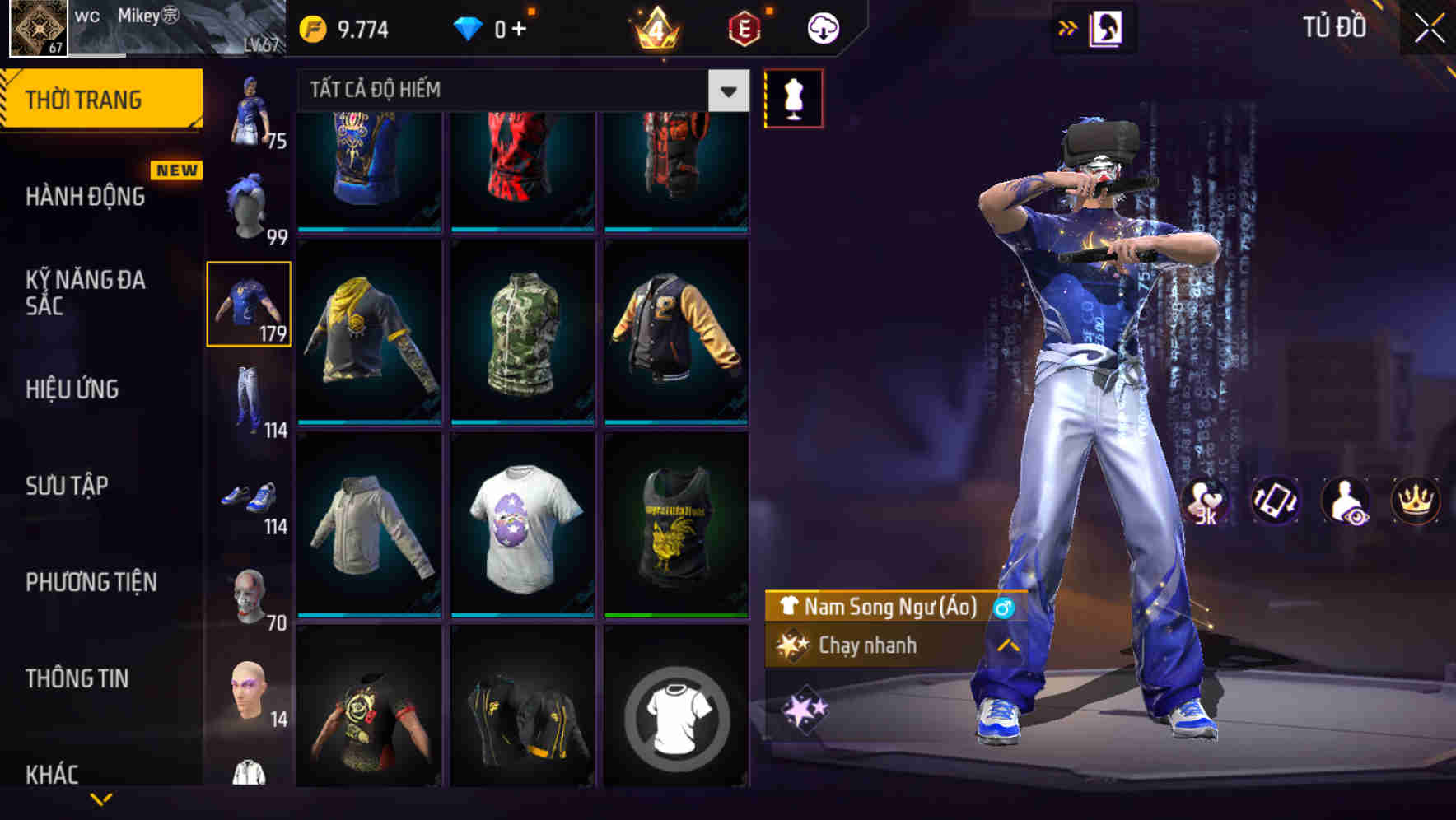Open the wardrobe profile card button

[x=1107, y=27]
